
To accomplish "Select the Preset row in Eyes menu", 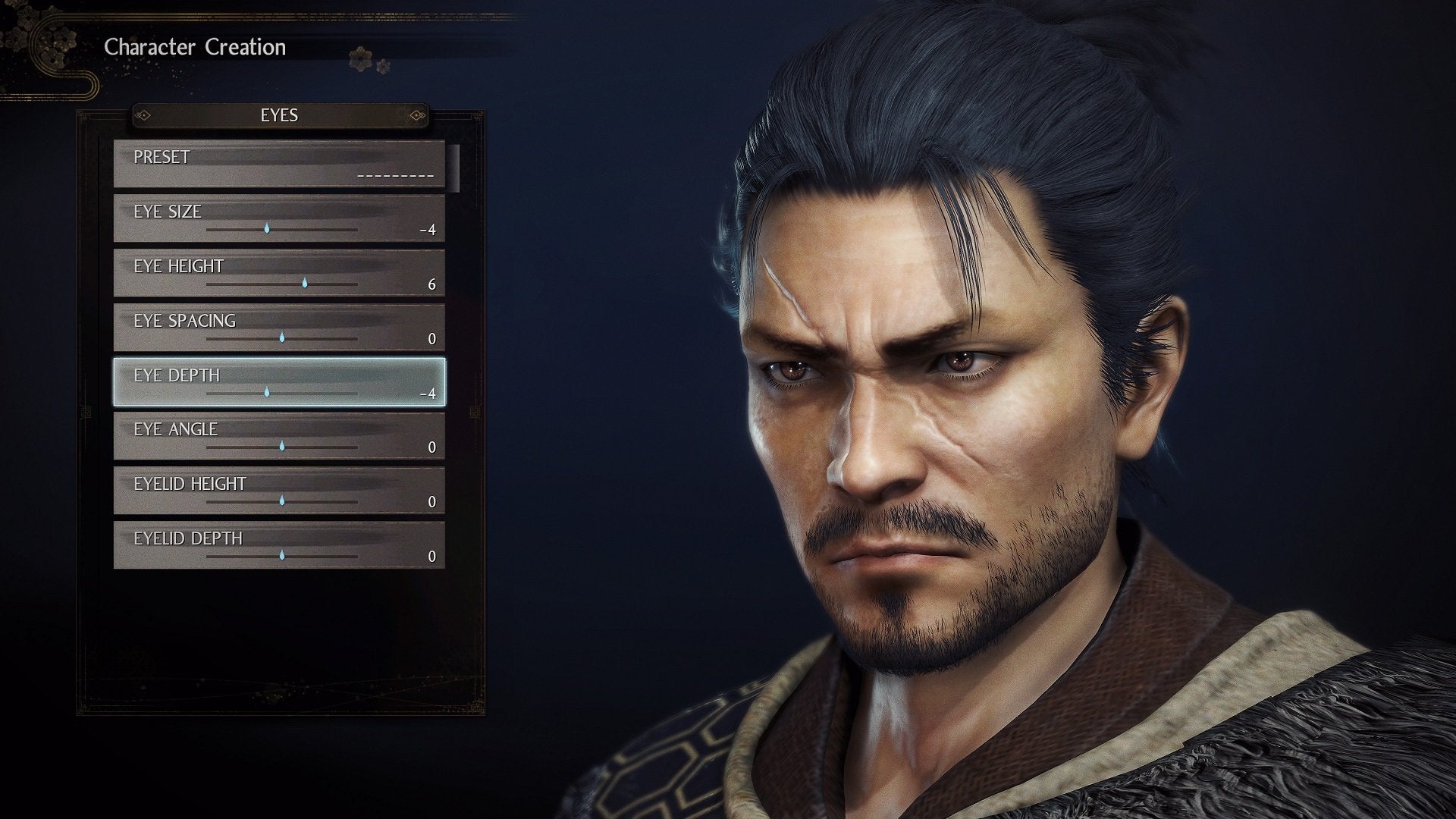I will pos(279,164).
